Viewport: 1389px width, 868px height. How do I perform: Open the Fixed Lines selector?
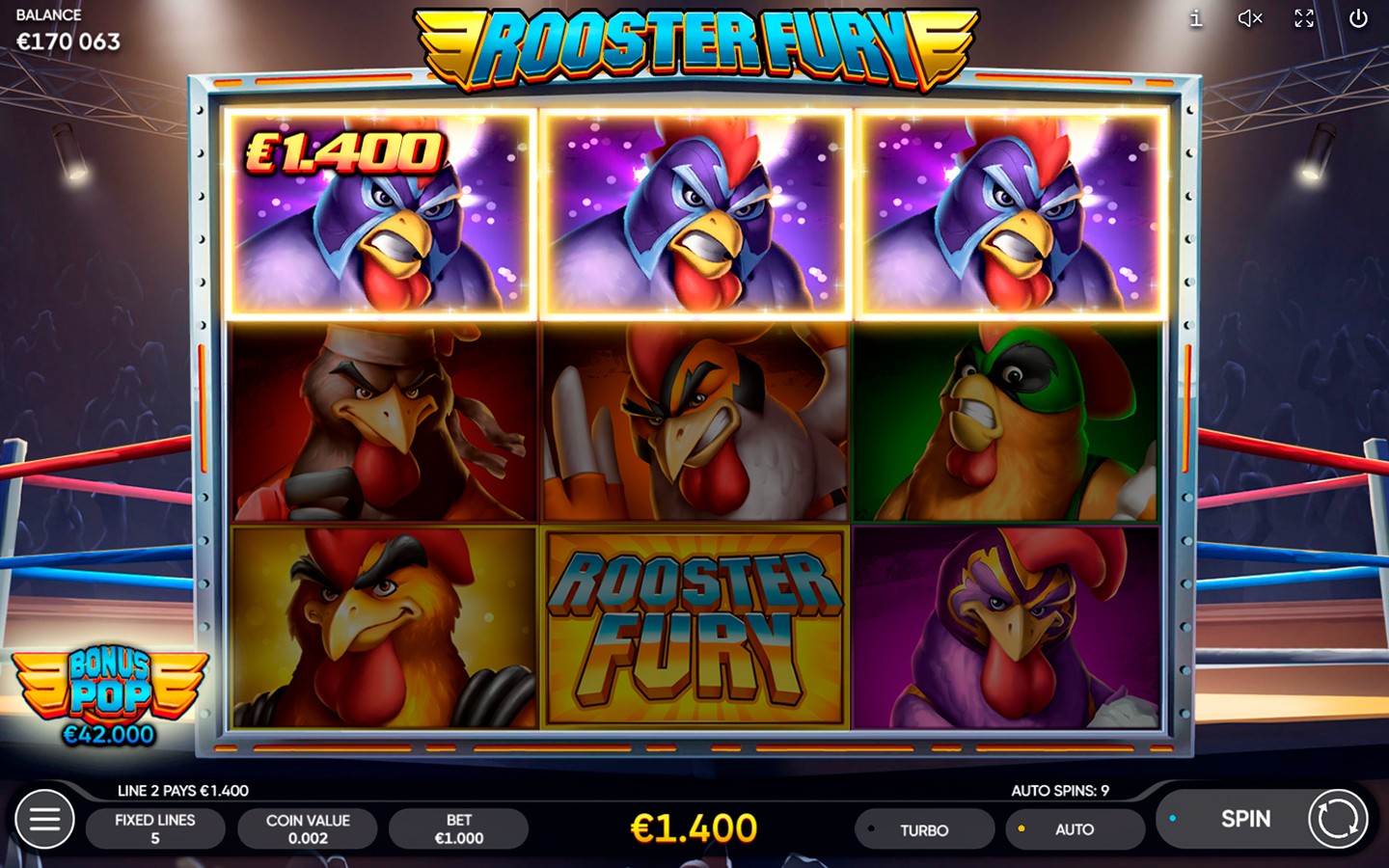pyautogui.click(x=155, y=827)
